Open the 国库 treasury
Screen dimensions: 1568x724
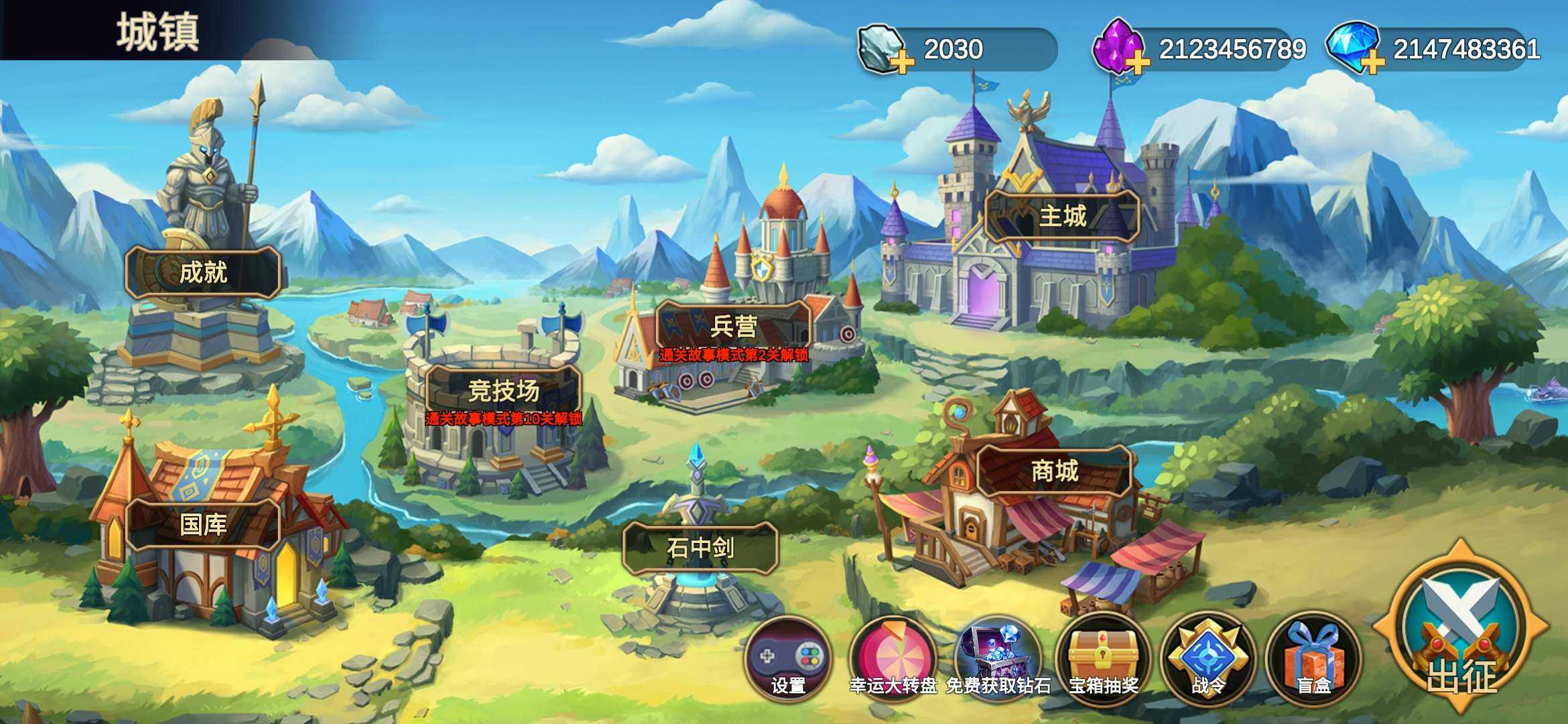202,524
